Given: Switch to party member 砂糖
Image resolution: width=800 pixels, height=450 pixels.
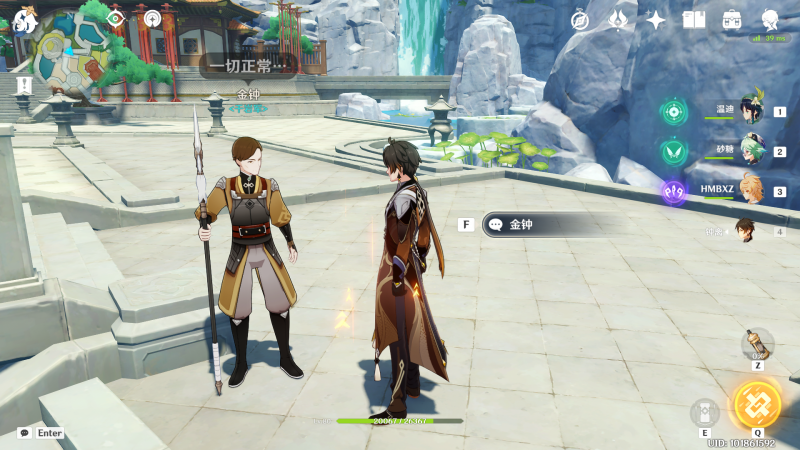Looking at the screenshot, I should (751, 151).
